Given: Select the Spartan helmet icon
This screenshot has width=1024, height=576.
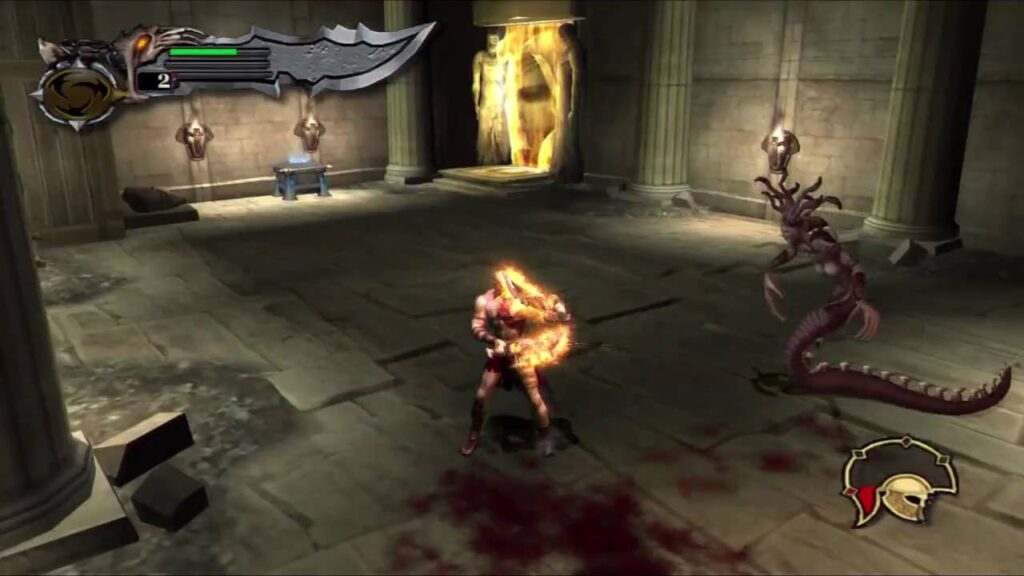Looking at the screenshot, I should [x=900, y=482].
